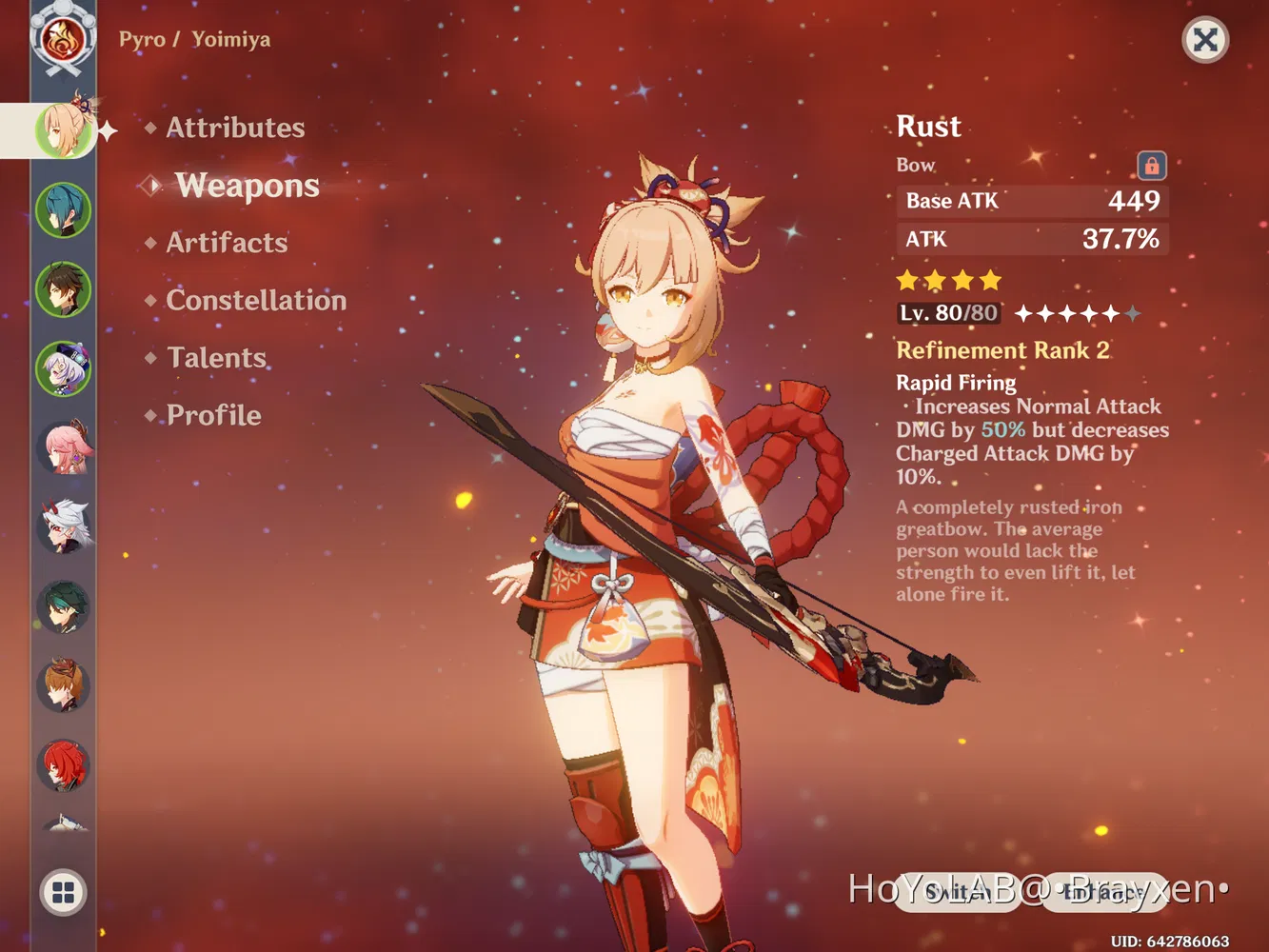Toggle the lock on the Rust bow

click(x=1150, y=165)
